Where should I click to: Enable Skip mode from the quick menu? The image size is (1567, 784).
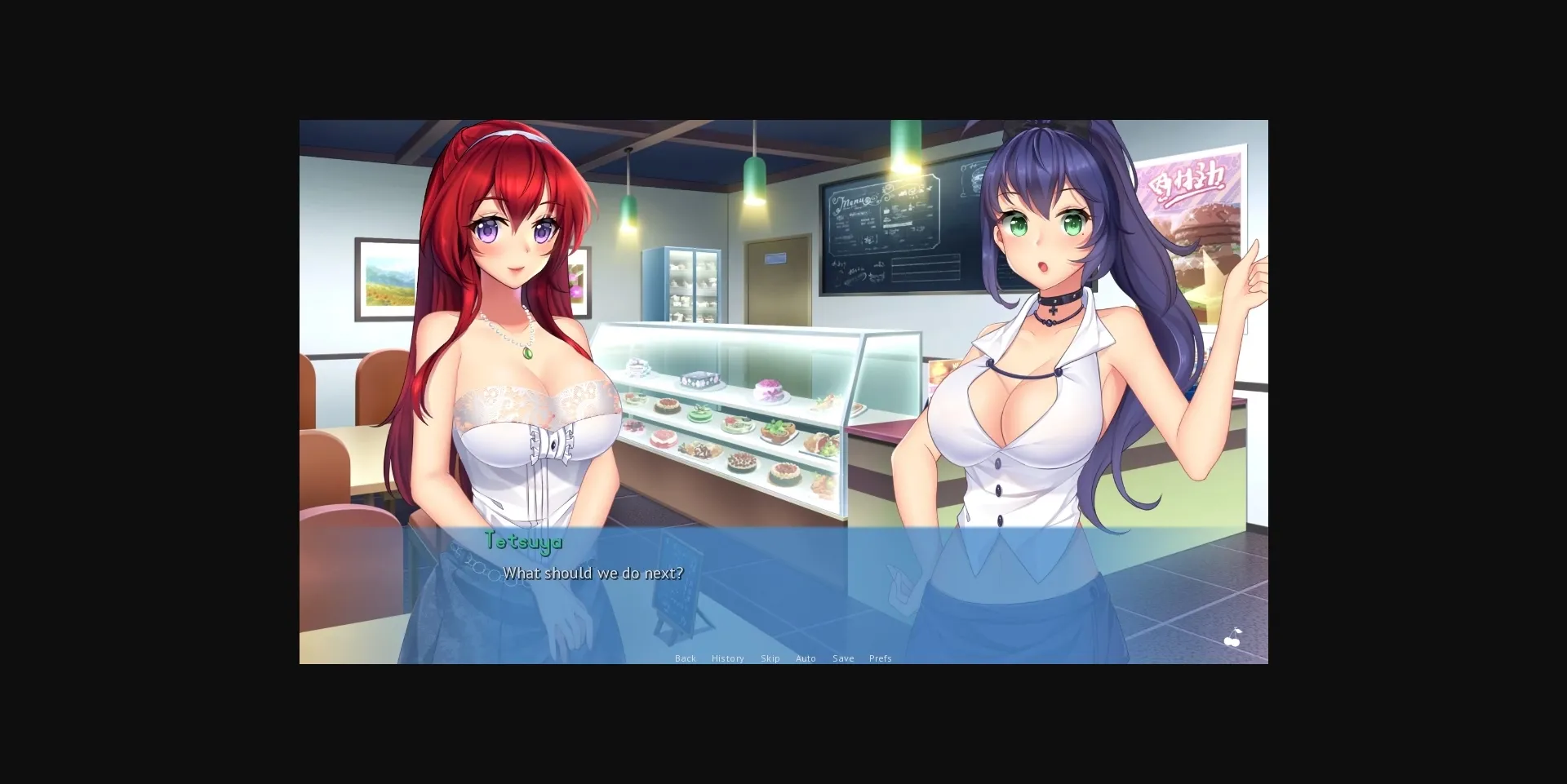pyautogui.click(x=770, y=658)
